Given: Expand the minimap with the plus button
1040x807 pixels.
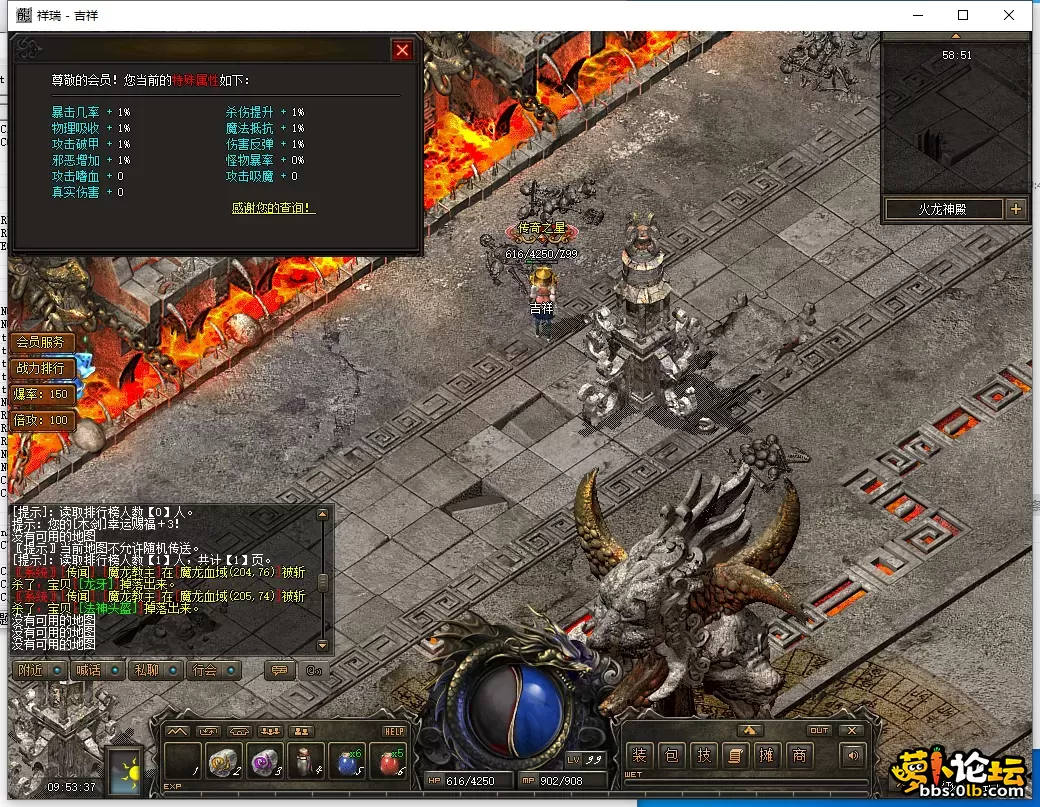Looking at the screenshot, I should point(1016,209).
